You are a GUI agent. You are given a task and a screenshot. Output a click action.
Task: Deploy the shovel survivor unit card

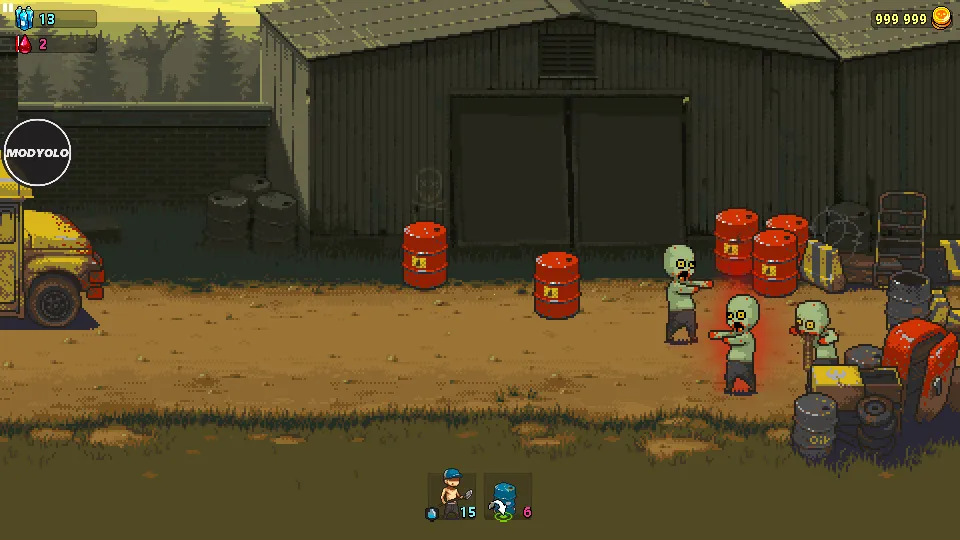(x=452, y=495)
